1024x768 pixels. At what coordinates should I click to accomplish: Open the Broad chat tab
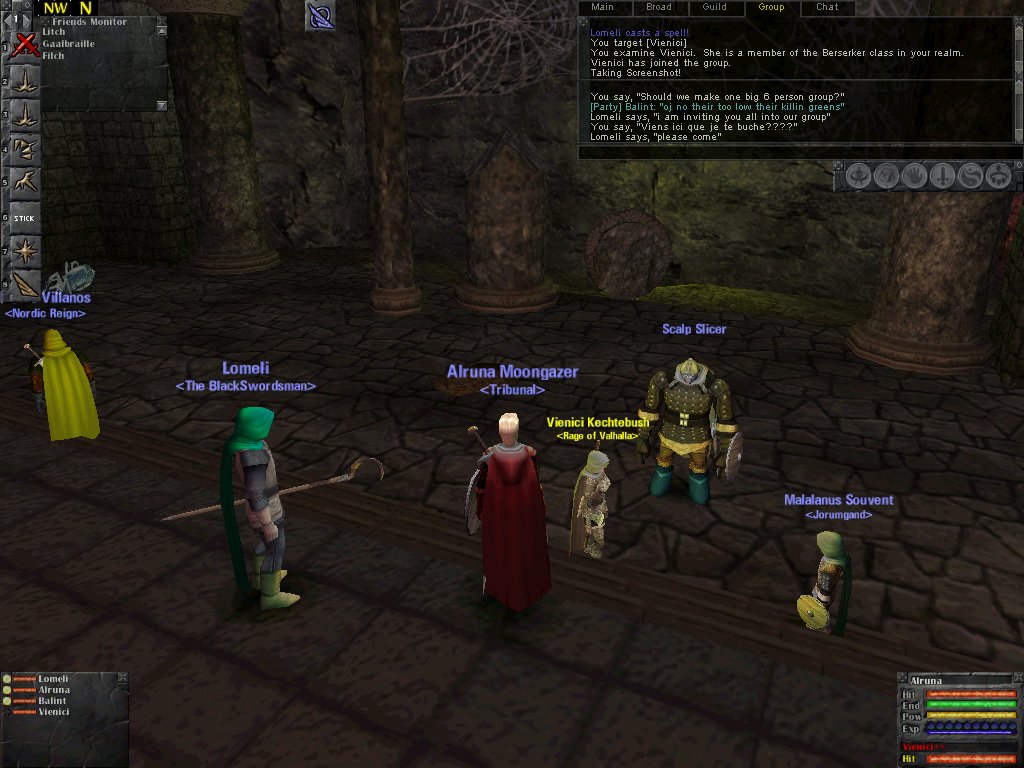[658, 7]
